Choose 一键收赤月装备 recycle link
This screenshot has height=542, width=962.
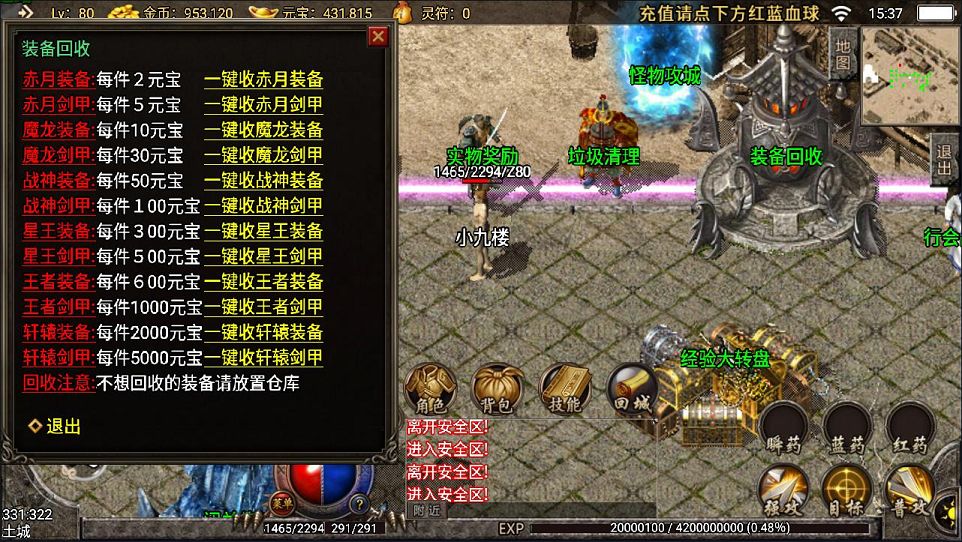pyautogui.click(x=263, y=80)
